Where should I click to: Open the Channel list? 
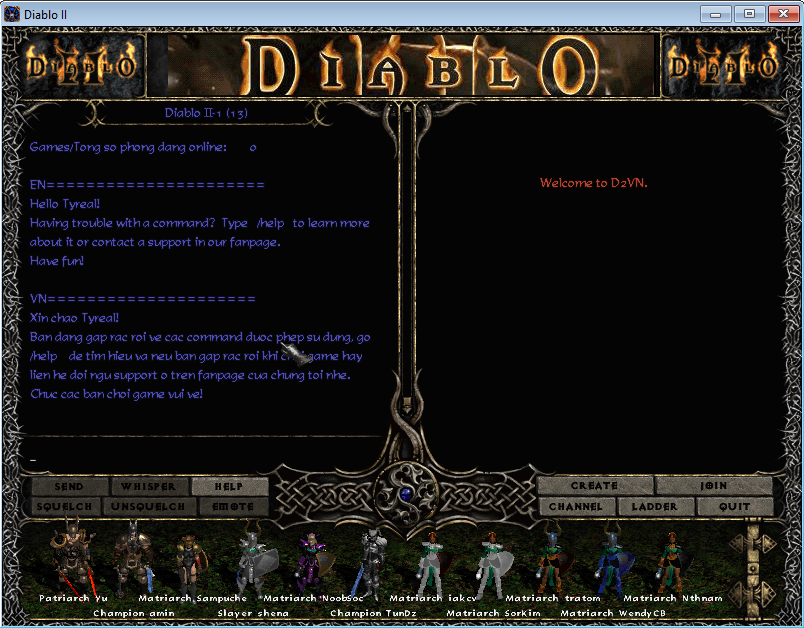click(576, 507)
